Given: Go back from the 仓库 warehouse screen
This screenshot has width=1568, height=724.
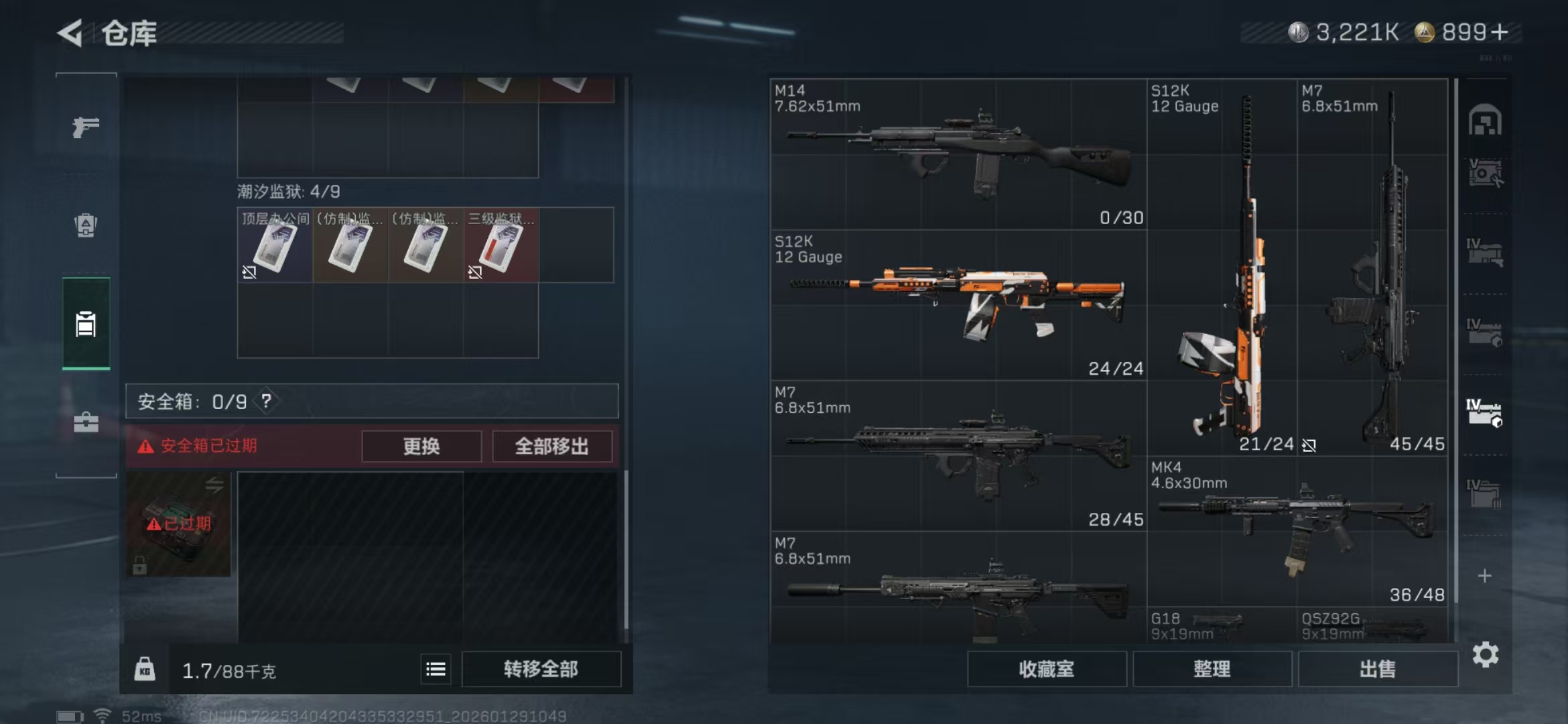Looking at the screenshot, I should [70, 33].
